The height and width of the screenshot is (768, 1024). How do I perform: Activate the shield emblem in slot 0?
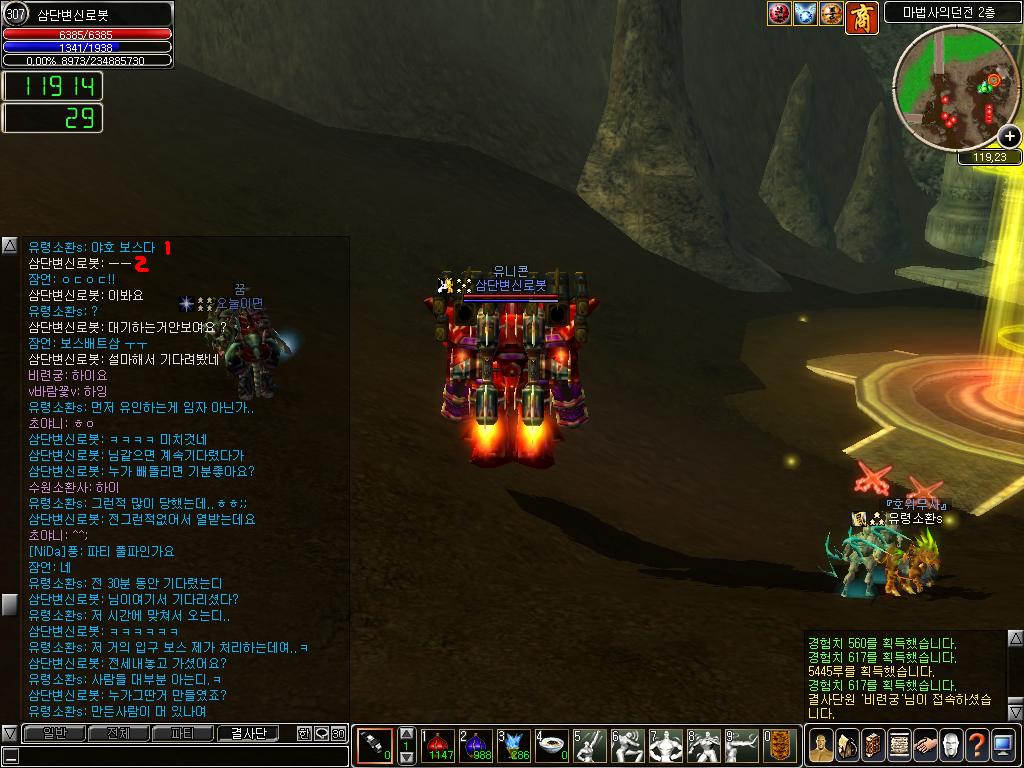tap(779, 745)
